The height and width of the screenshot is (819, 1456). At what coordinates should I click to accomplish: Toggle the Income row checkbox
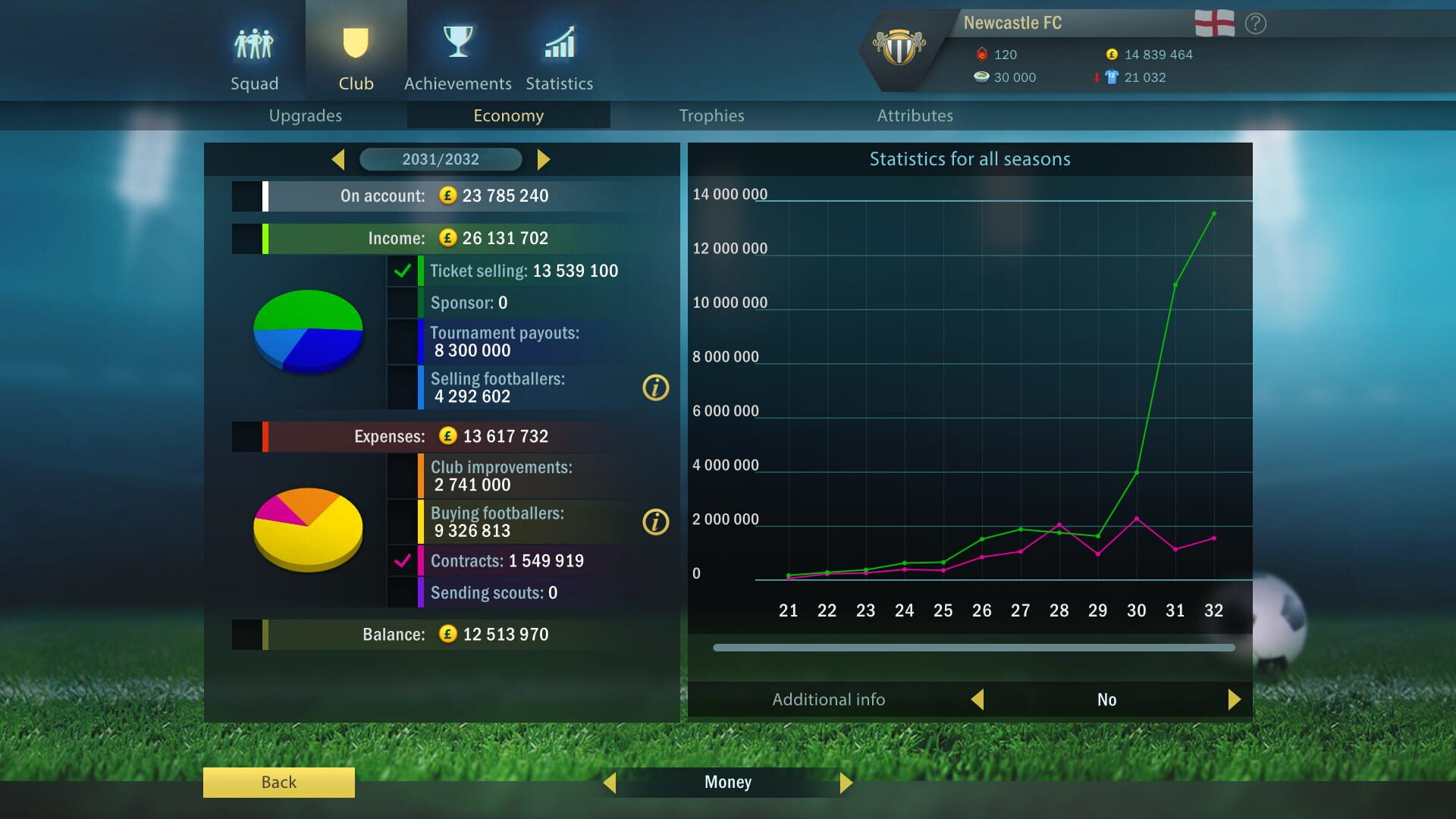pos(245,237)
